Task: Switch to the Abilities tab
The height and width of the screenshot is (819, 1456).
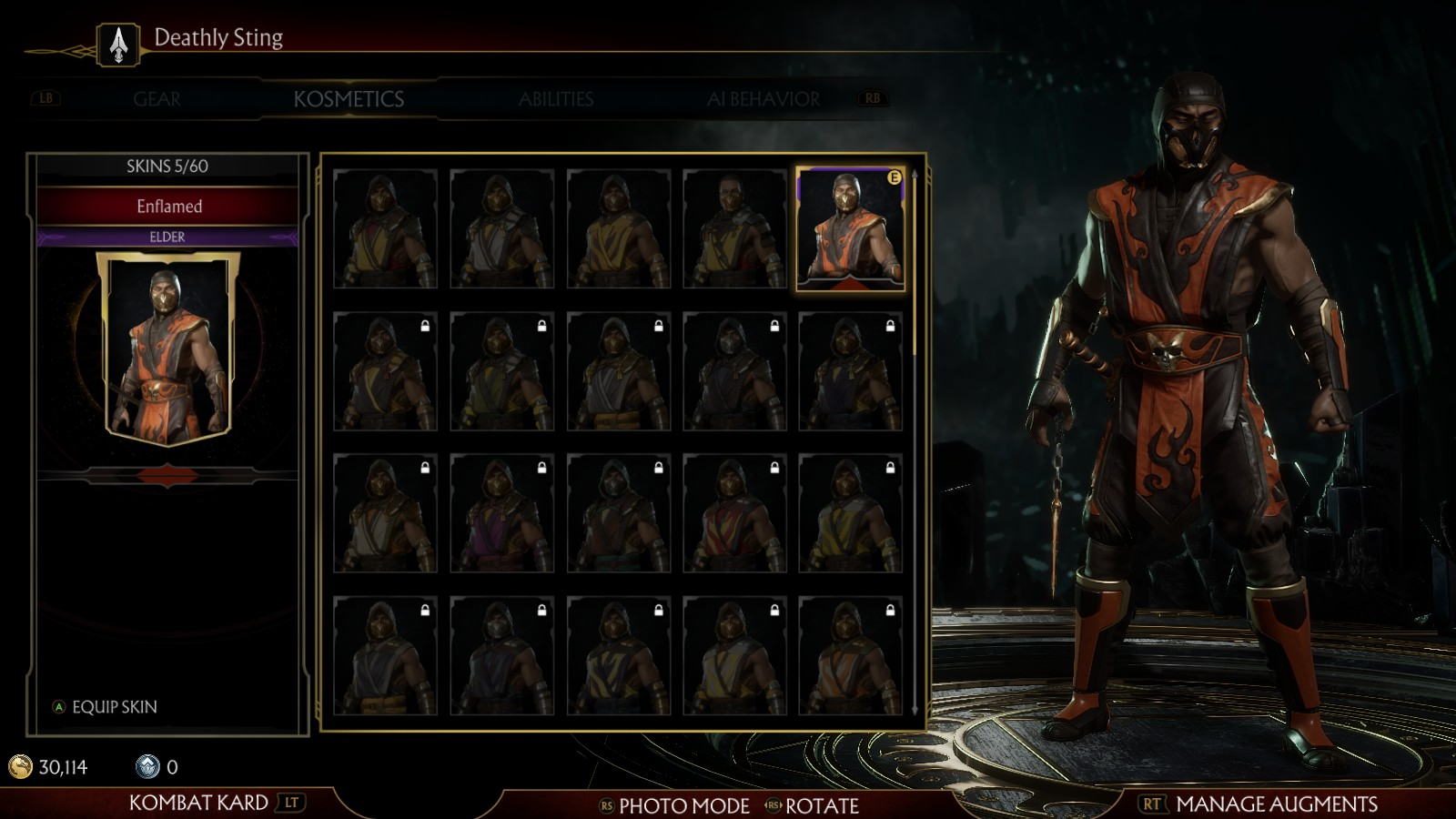Action: point(556,99)
